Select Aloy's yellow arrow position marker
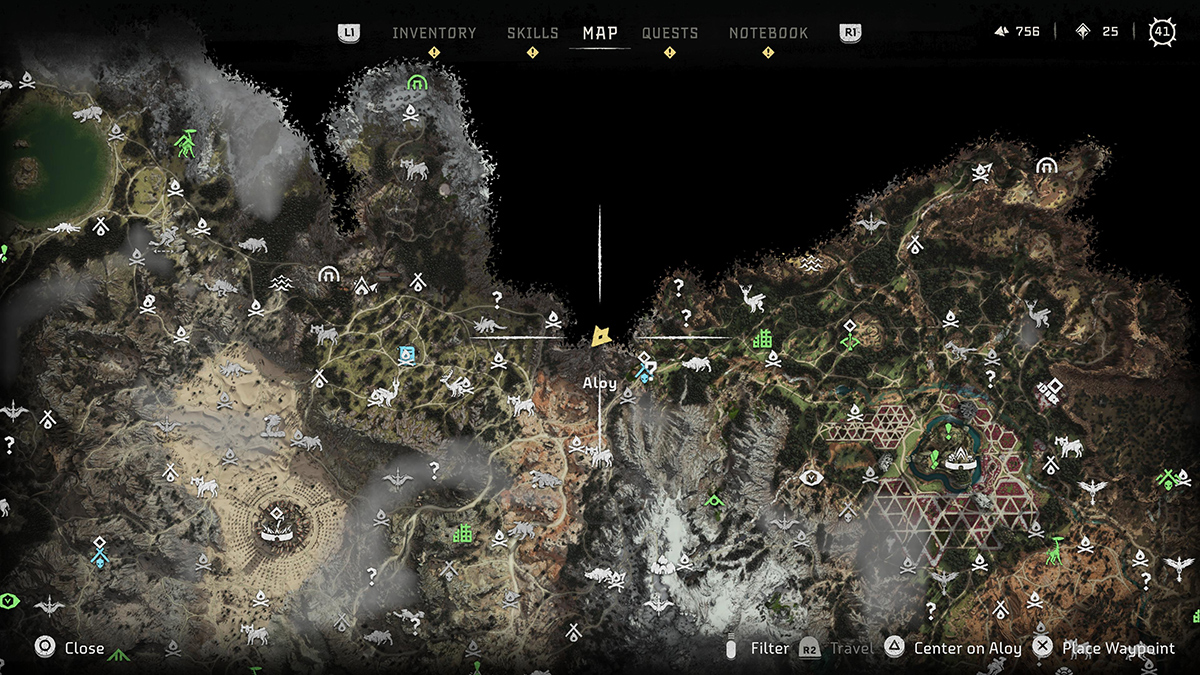This screenshot has height=675, width=1200. pos(601,336)
